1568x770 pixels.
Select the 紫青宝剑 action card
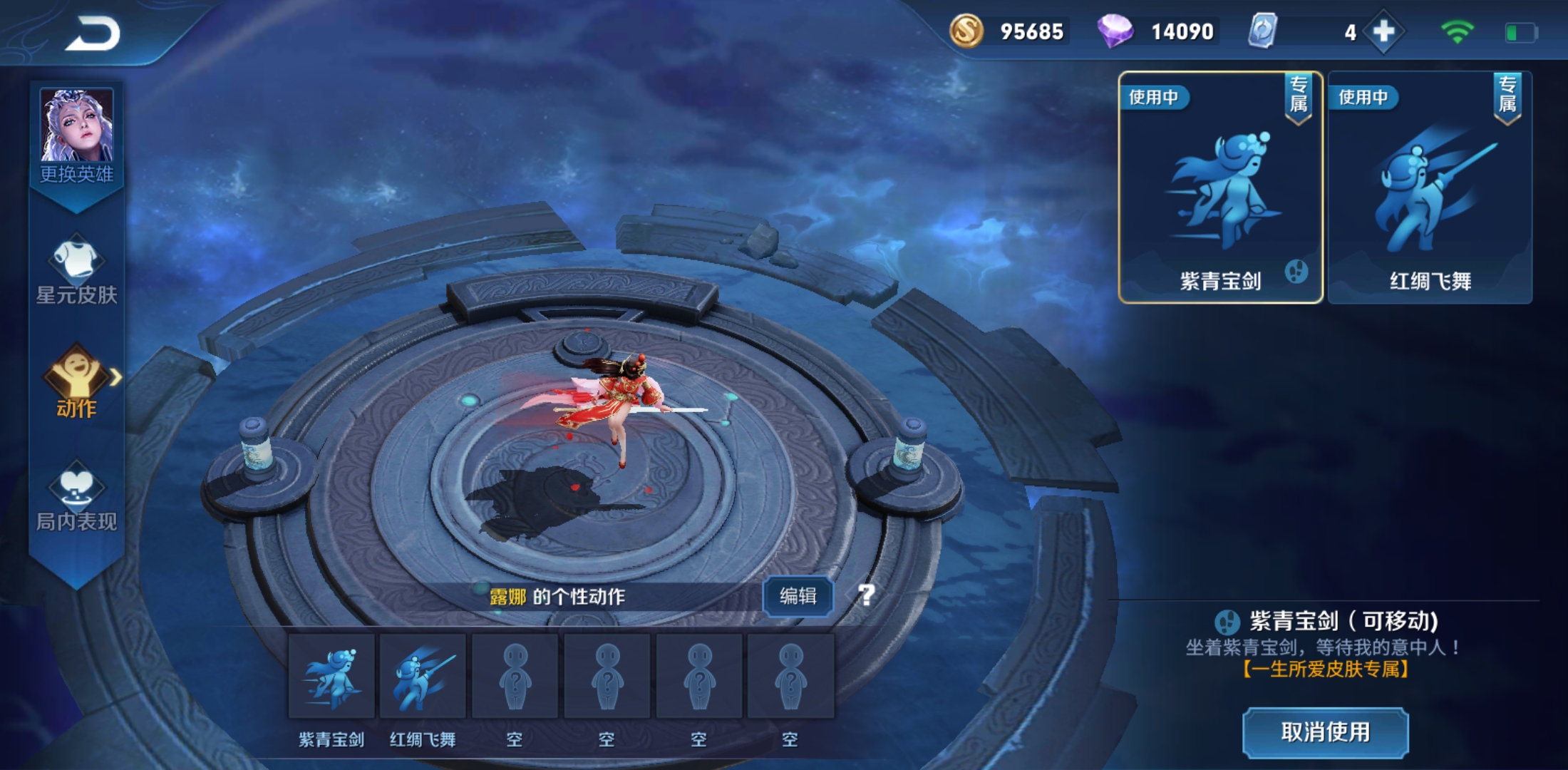(x=1220, y=188)
